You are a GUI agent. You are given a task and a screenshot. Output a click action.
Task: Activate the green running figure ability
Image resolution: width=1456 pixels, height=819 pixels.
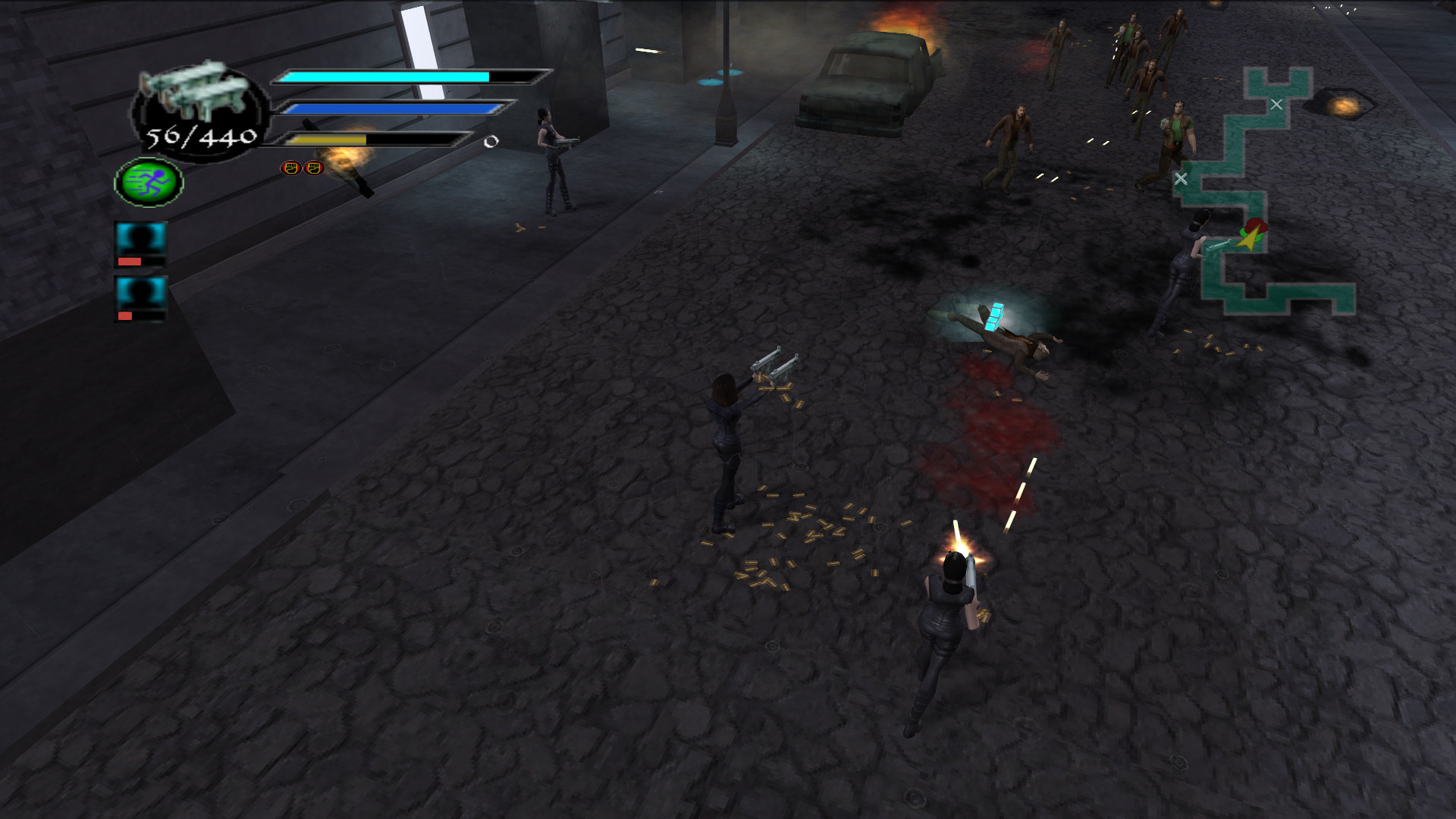(x=149, y=182)
